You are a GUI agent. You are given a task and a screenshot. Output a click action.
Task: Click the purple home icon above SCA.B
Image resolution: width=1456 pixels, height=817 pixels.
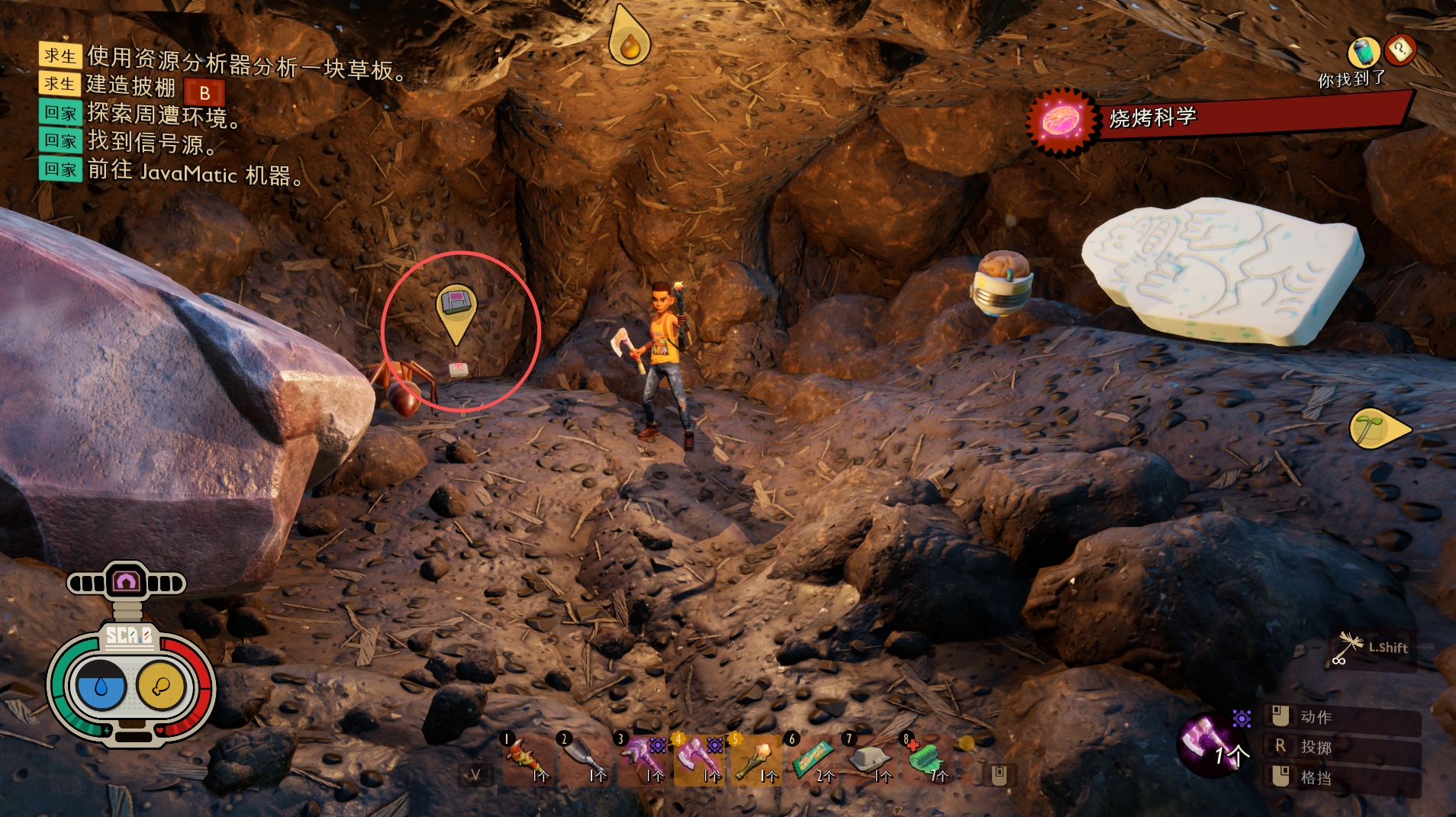(126, 583)
